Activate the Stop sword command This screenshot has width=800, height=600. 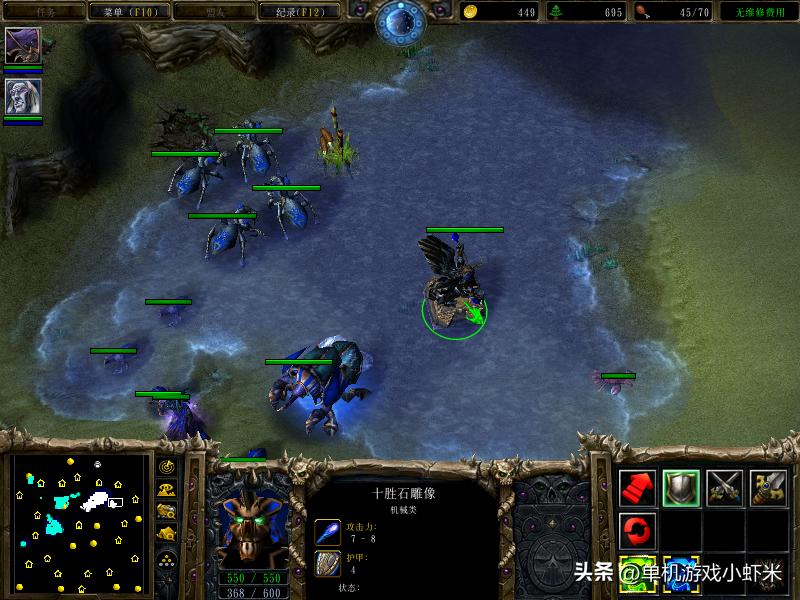769,487
